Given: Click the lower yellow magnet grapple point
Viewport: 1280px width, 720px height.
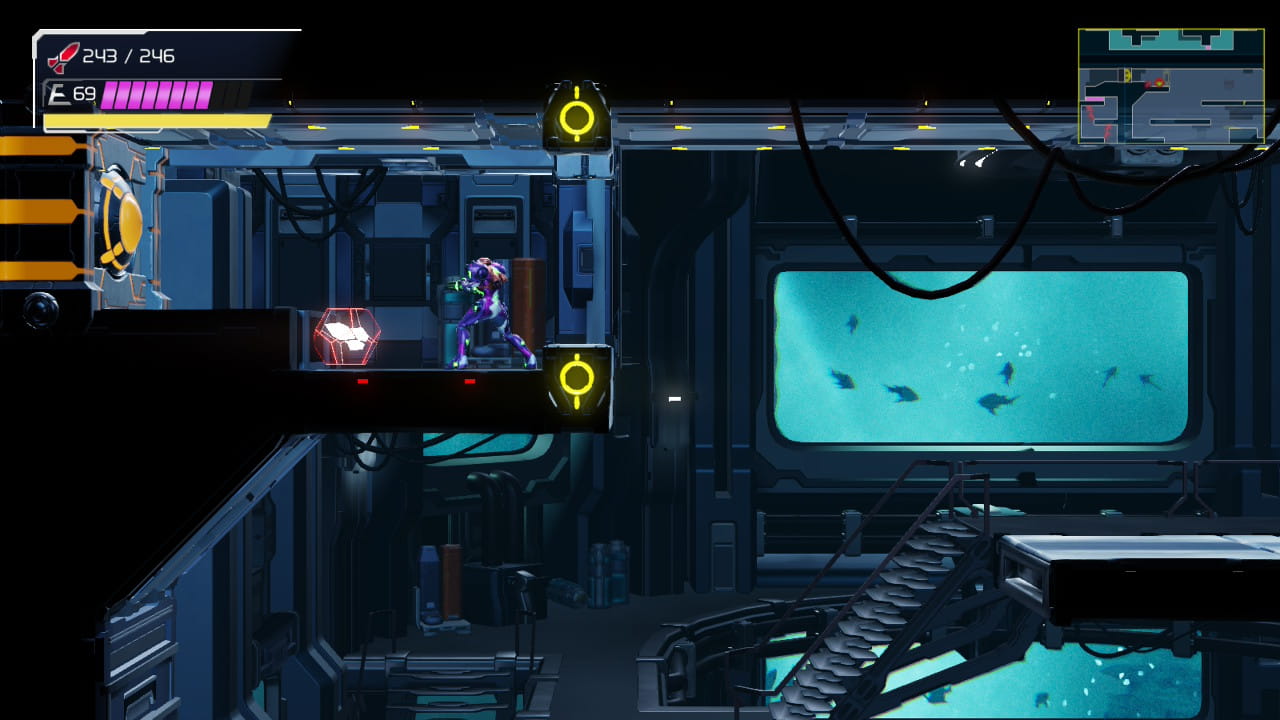Looking at the screenshot, I should [x=576, y=379].
